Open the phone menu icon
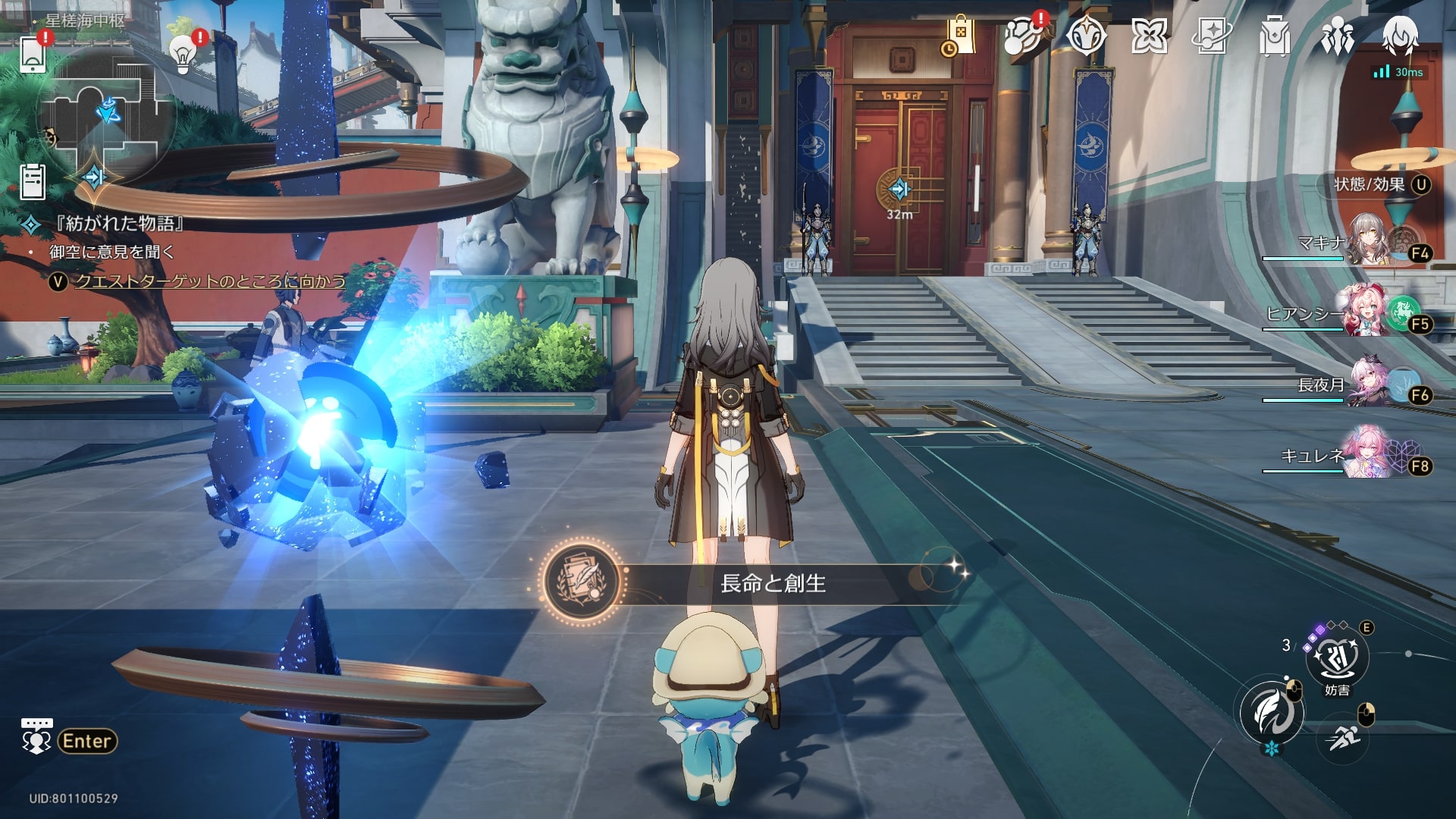1456x819 pixels. (33, 54)
